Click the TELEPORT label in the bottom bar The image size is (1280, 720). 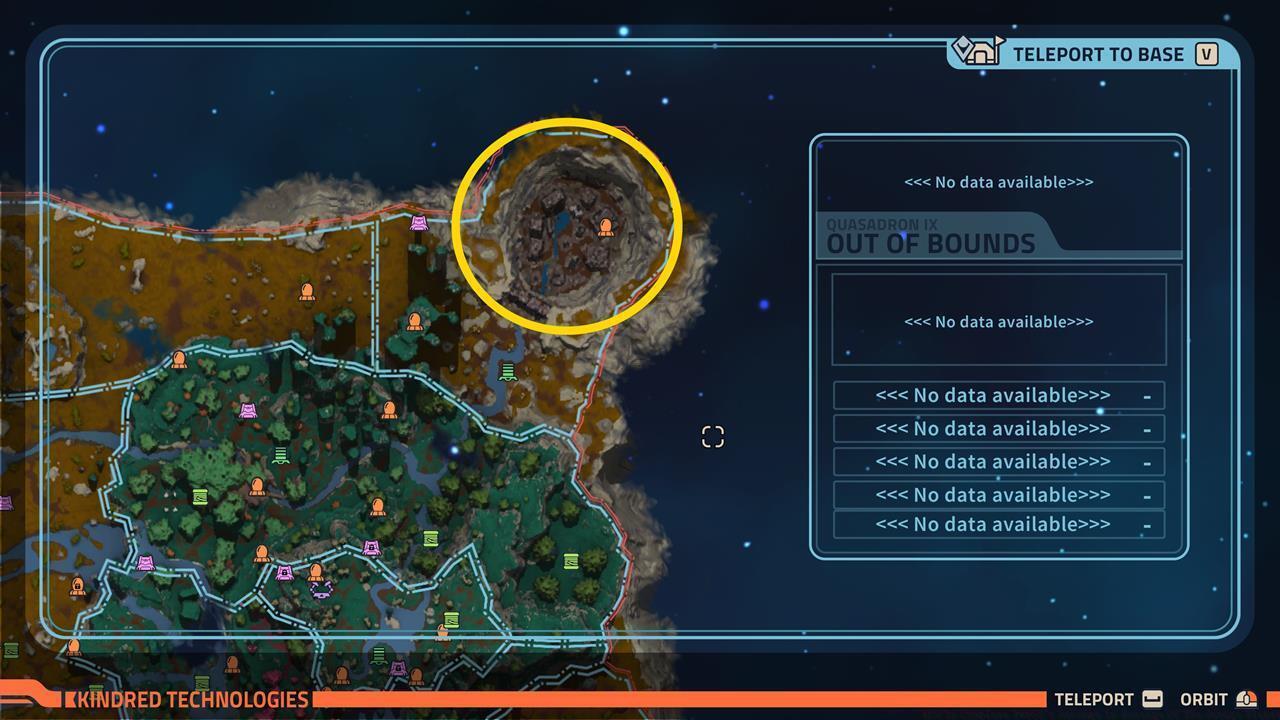[x=1094, y=700]
